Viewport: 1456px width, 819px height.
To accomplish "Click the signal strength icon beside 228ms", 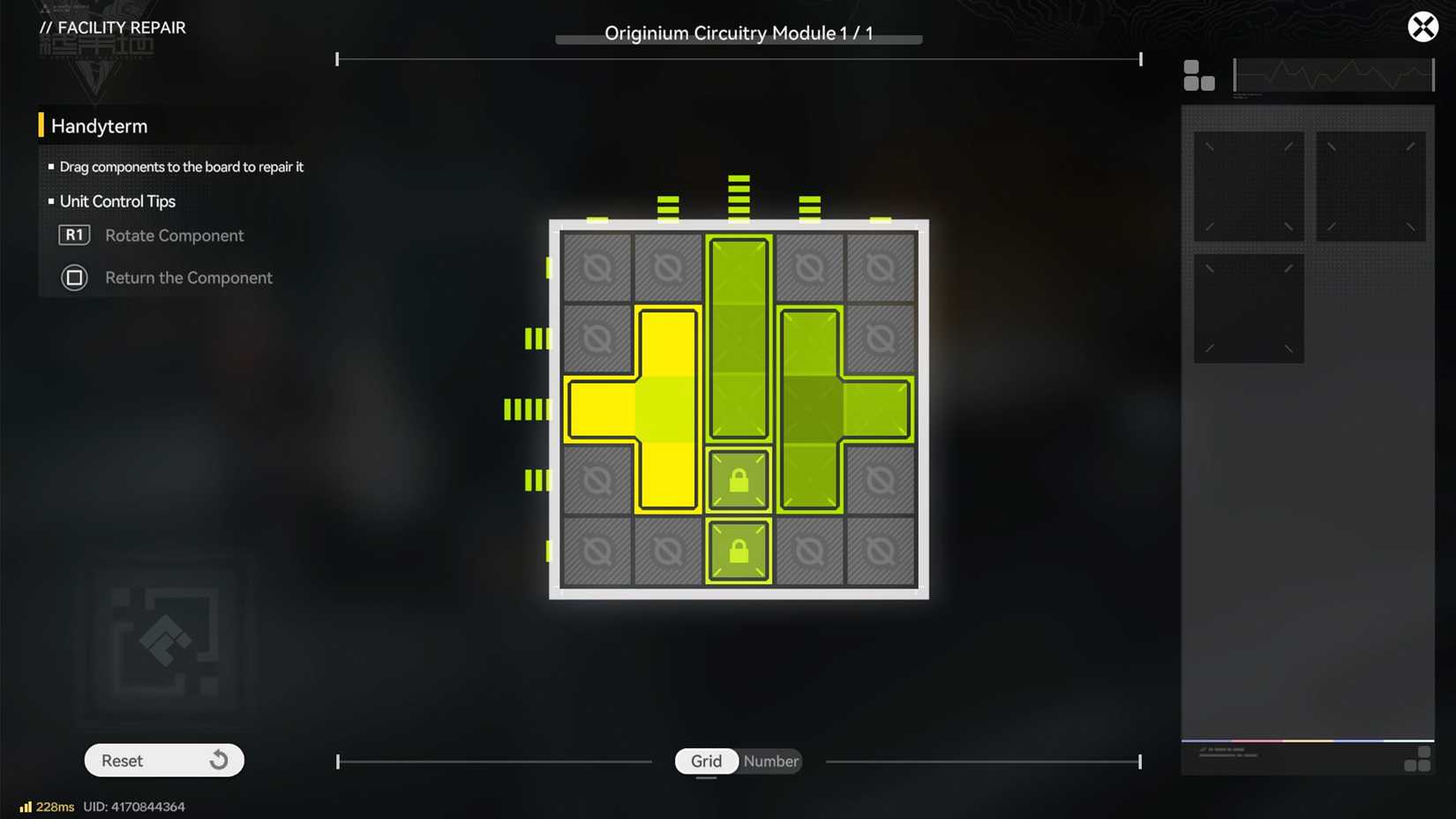I will tap(26, 806).
